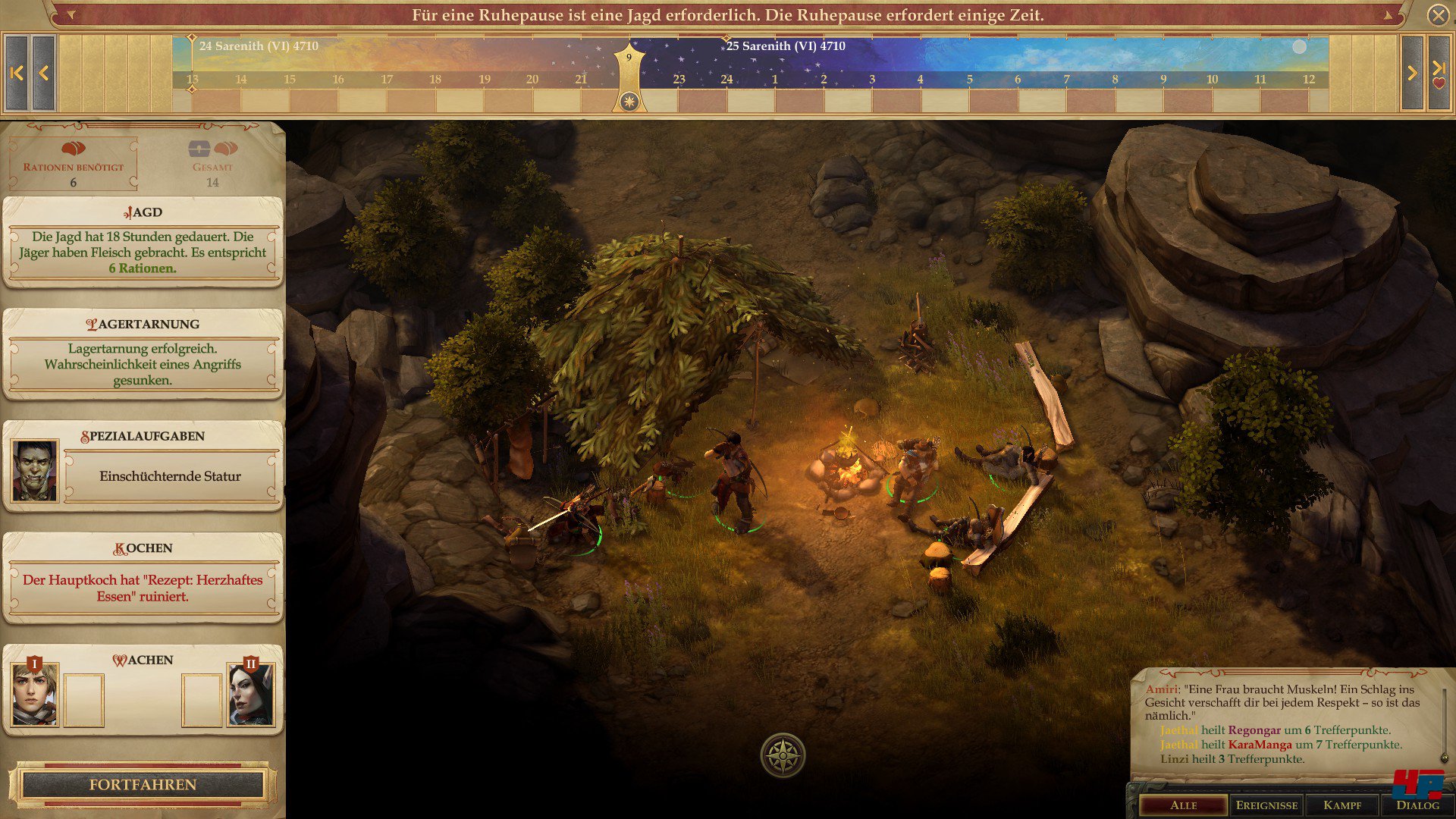
Task: Switch log to the Alle tab
Action: (x=1183, y=805)
